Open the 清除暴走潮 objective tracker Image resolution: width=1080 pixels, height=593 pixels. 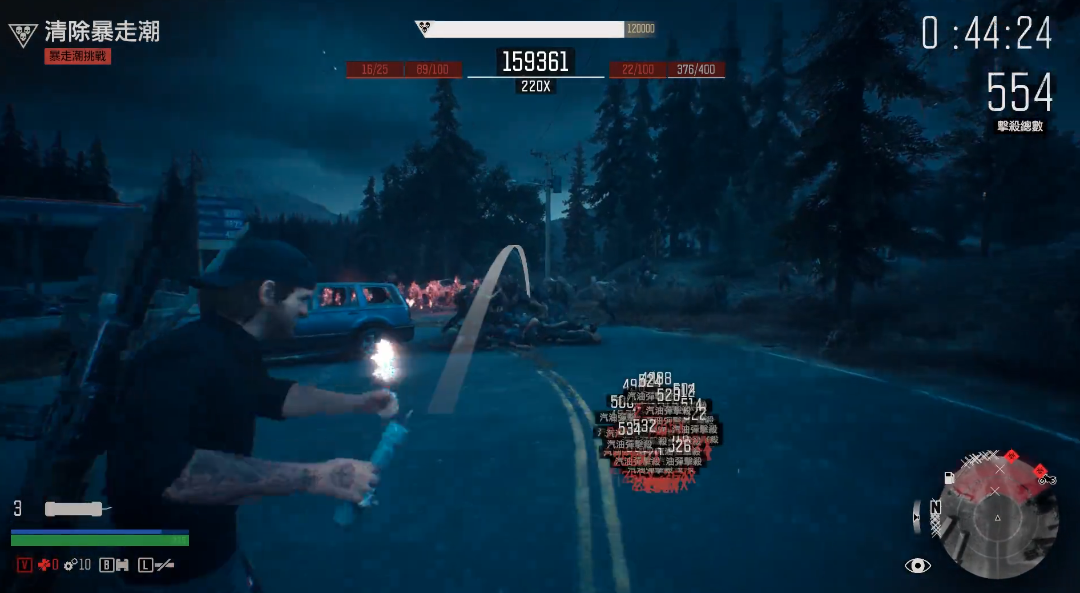101,32
